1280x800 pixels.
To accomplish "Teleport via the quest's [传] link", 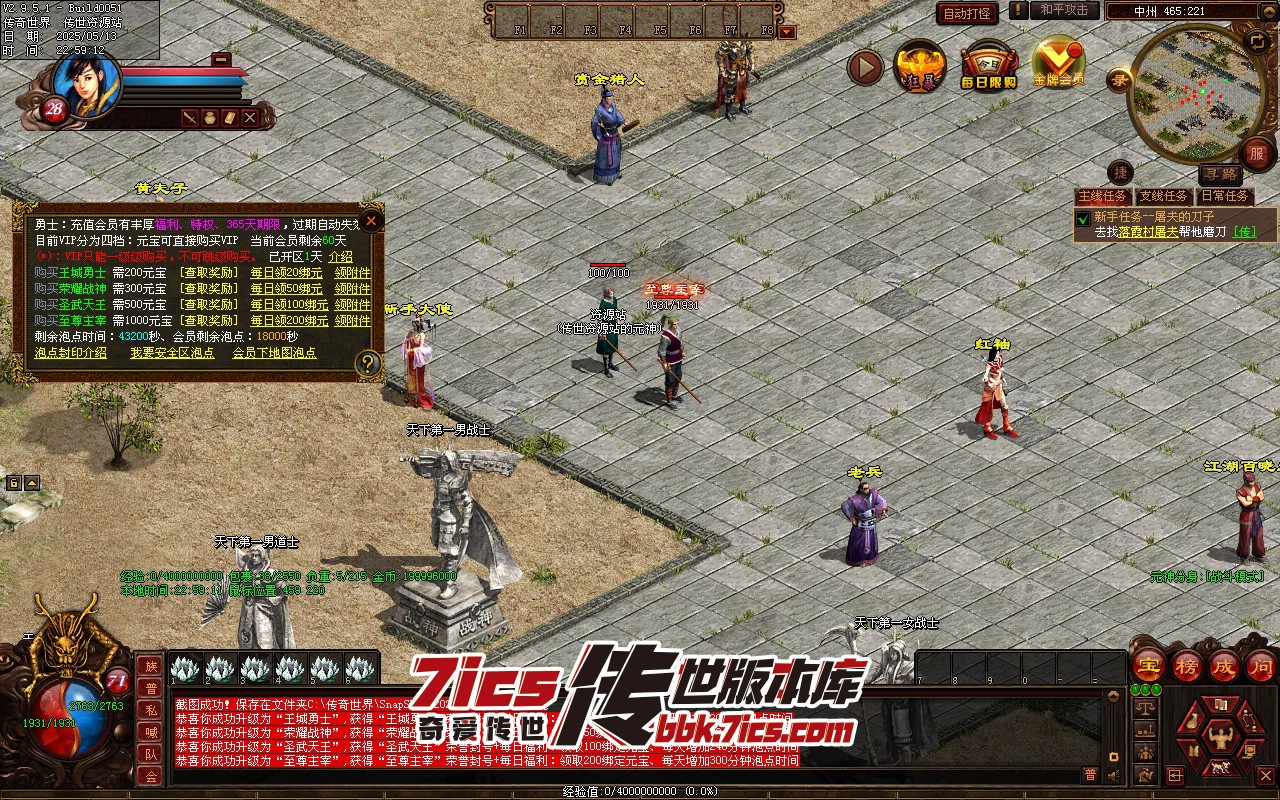I will [x=1243, y=231].
